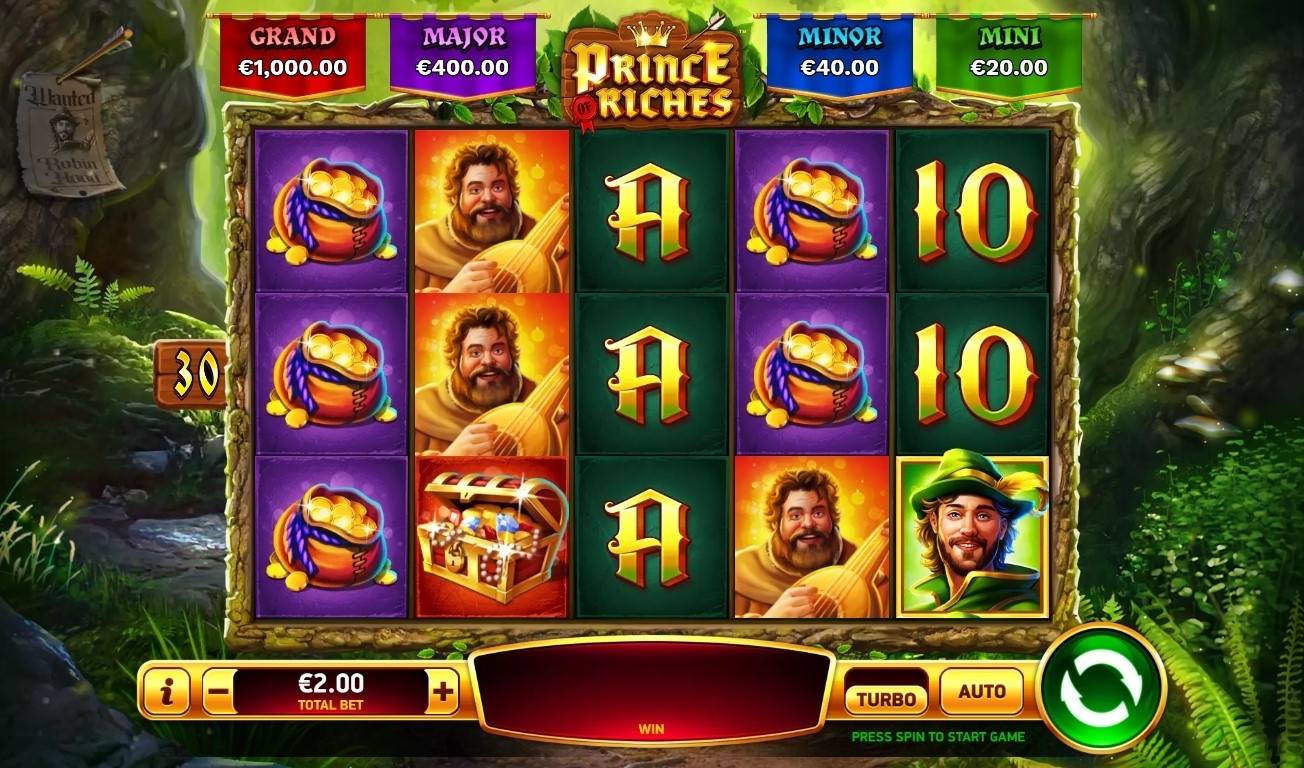Click the Total Bet amount display
1304x768 pixels.
click(x=334, y=690)
